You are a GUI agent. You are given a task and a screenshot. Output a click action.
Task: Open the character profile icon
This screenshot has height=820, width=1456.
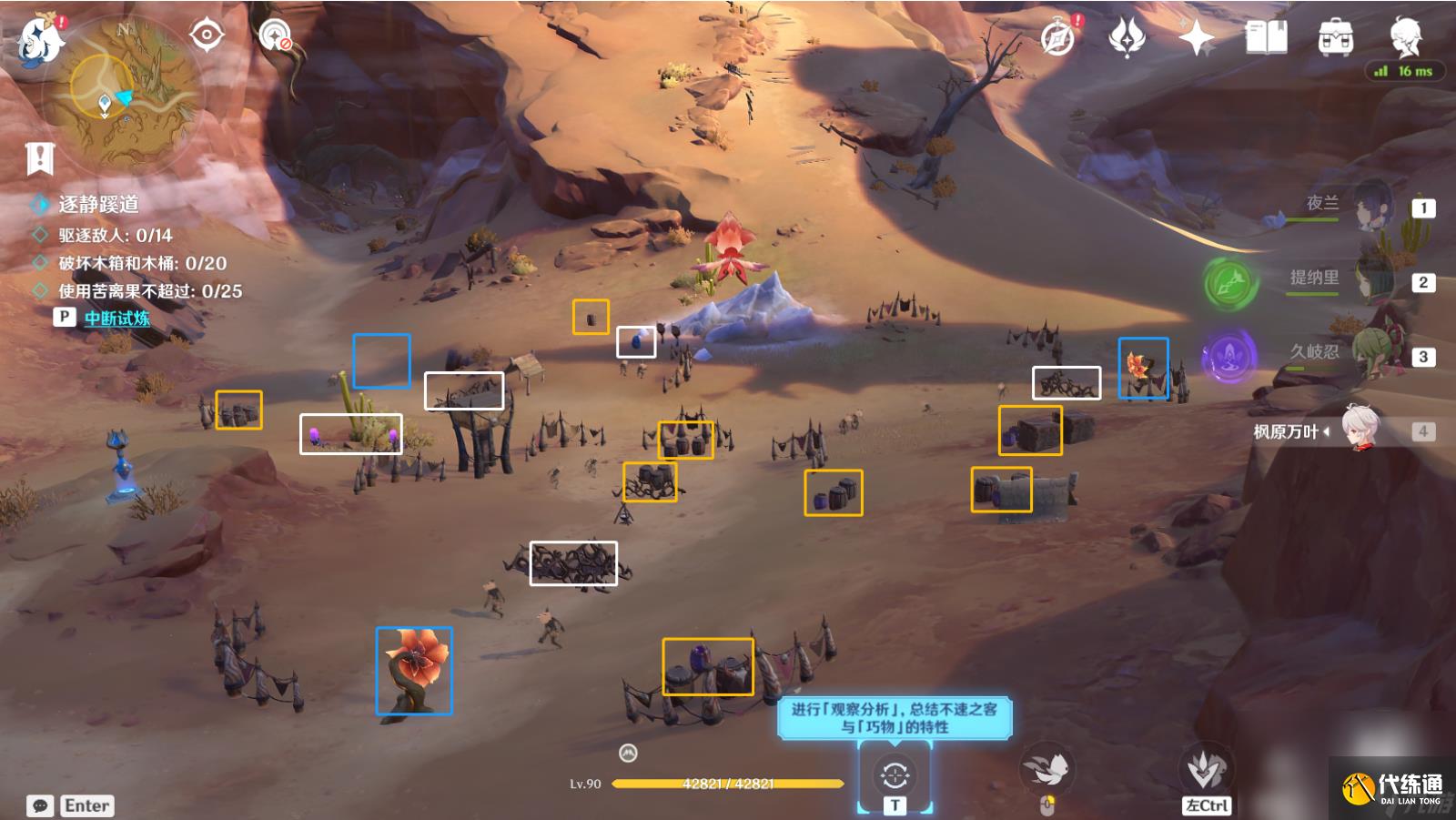(x=1405, y=36)
